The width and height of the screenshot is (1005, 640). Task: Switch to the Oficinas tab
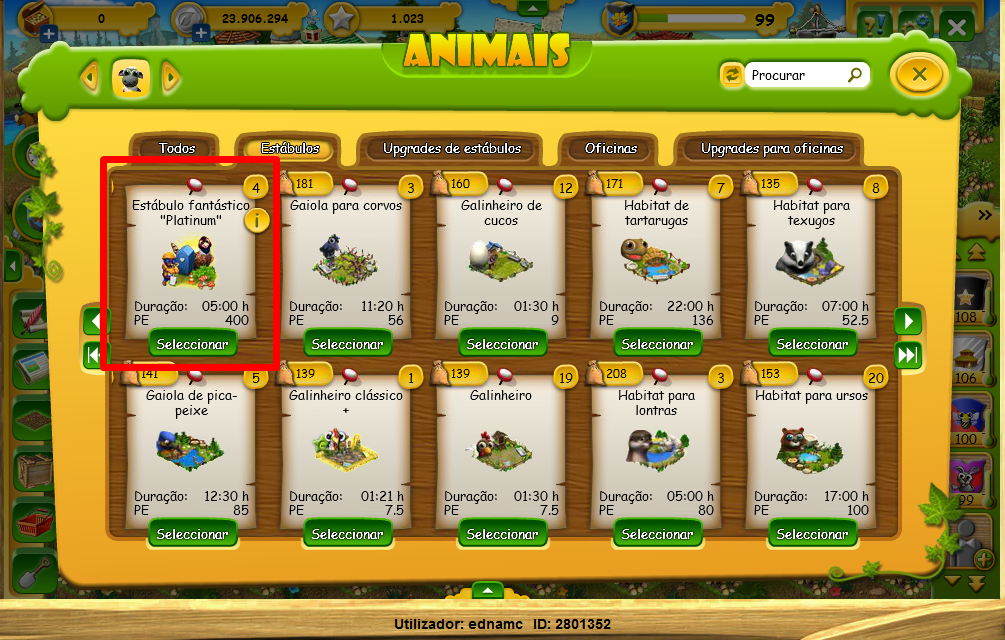[611, 148]
